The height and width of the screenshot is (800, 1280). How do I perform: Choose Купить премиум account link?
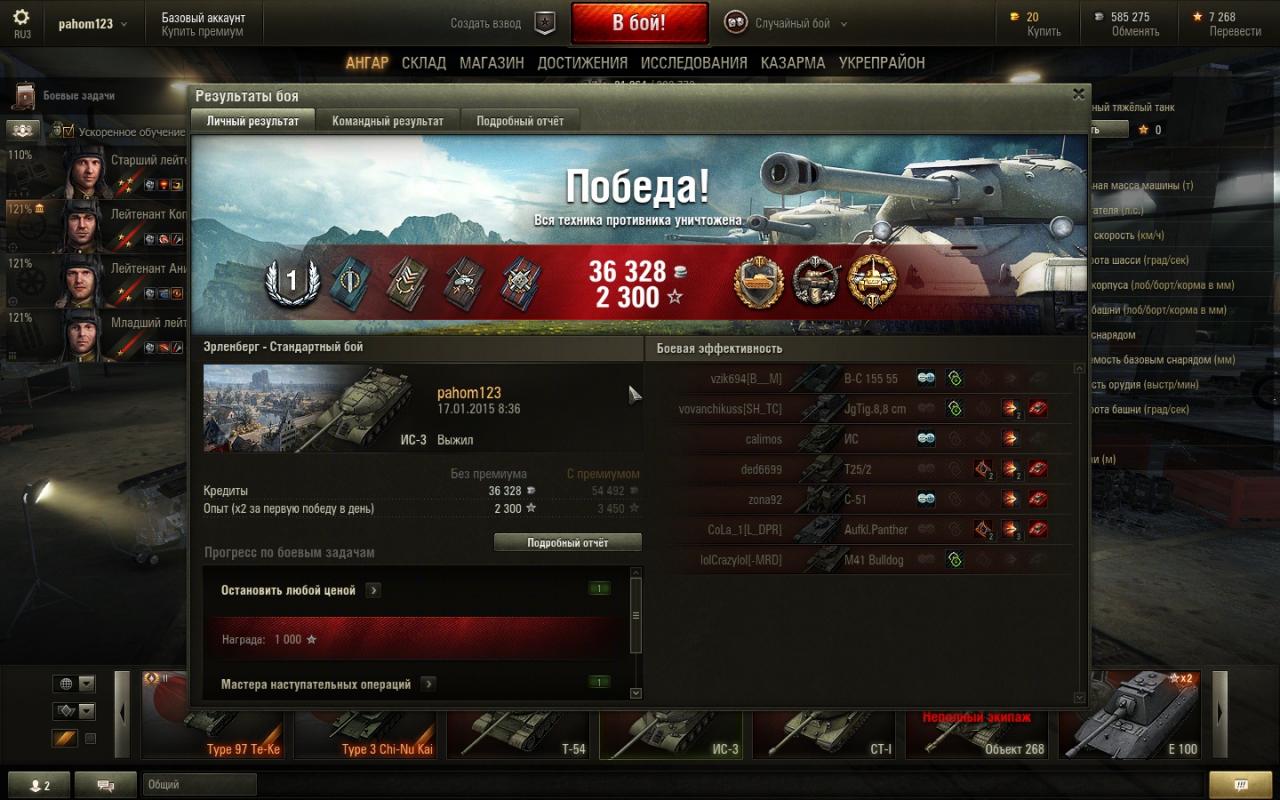[203, 32]
